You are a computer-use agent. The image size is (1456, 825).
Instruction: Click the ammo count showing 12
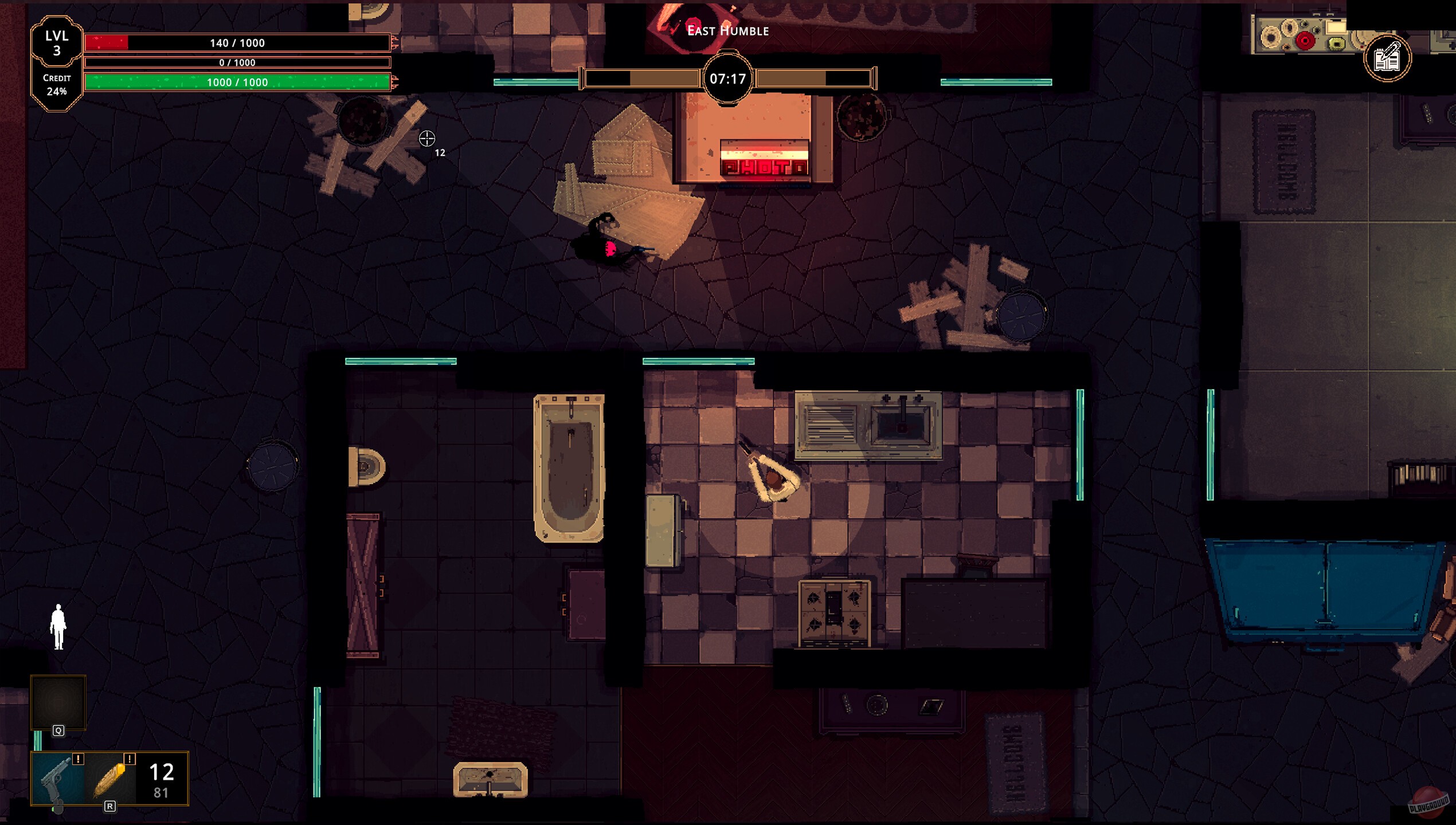coord(162,773)
